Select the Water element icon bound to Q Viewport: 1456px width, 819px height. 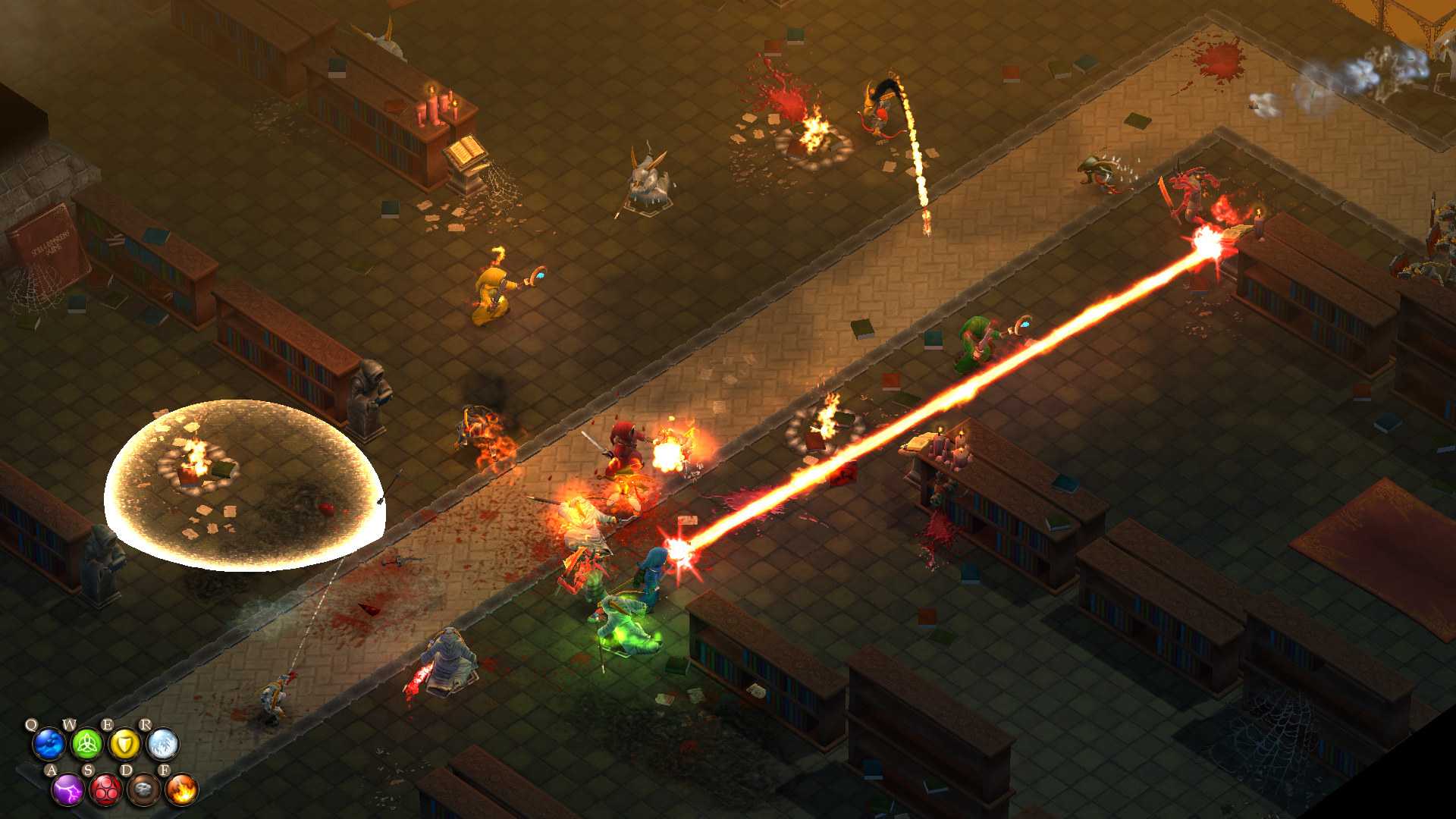[47, 745]
